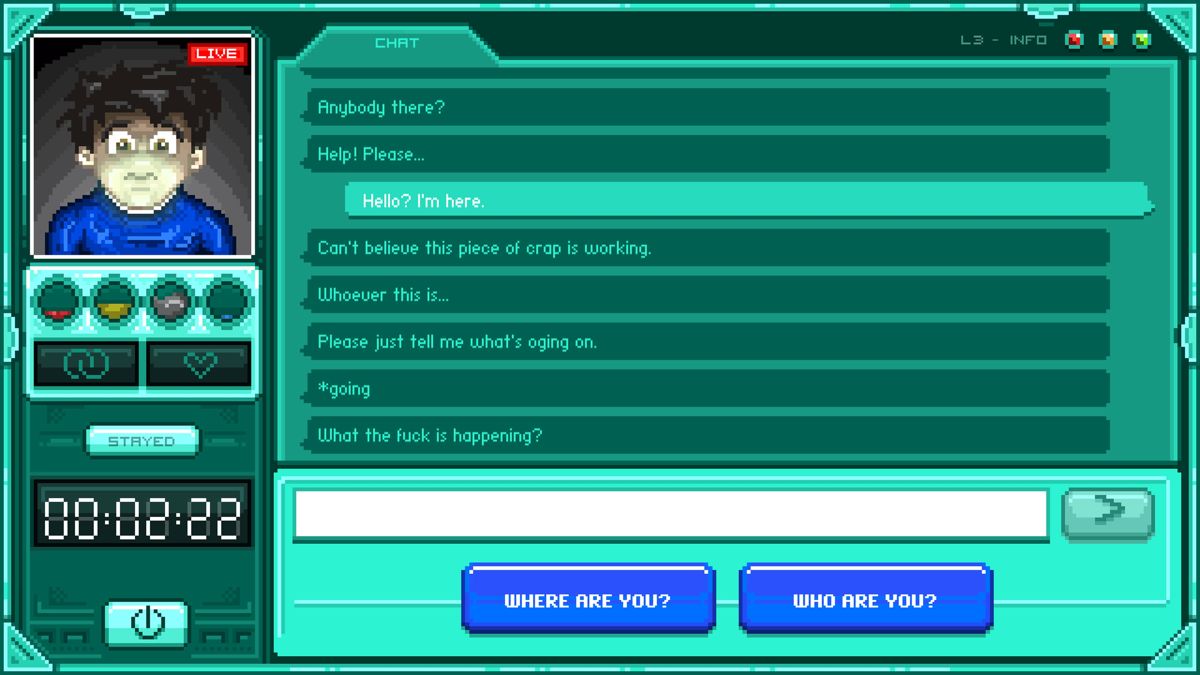Select the yellow item slot
Screen dimensions: 1200x675
[x=114, y=301]
